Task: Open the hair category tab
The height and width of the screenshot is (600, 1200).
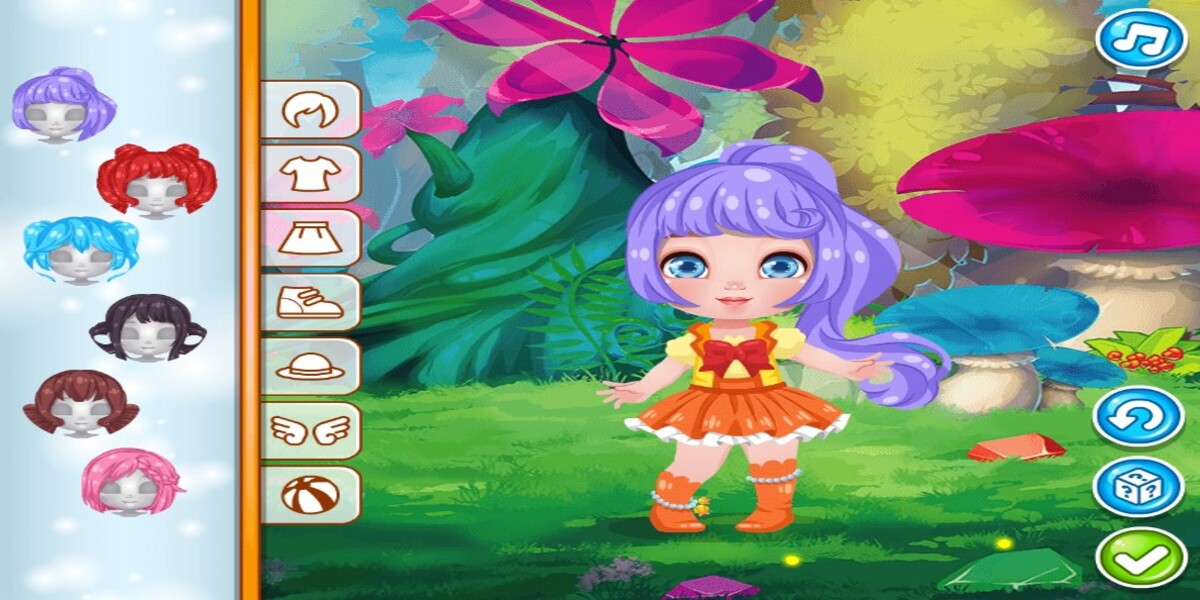Action: tap(310, 109)
